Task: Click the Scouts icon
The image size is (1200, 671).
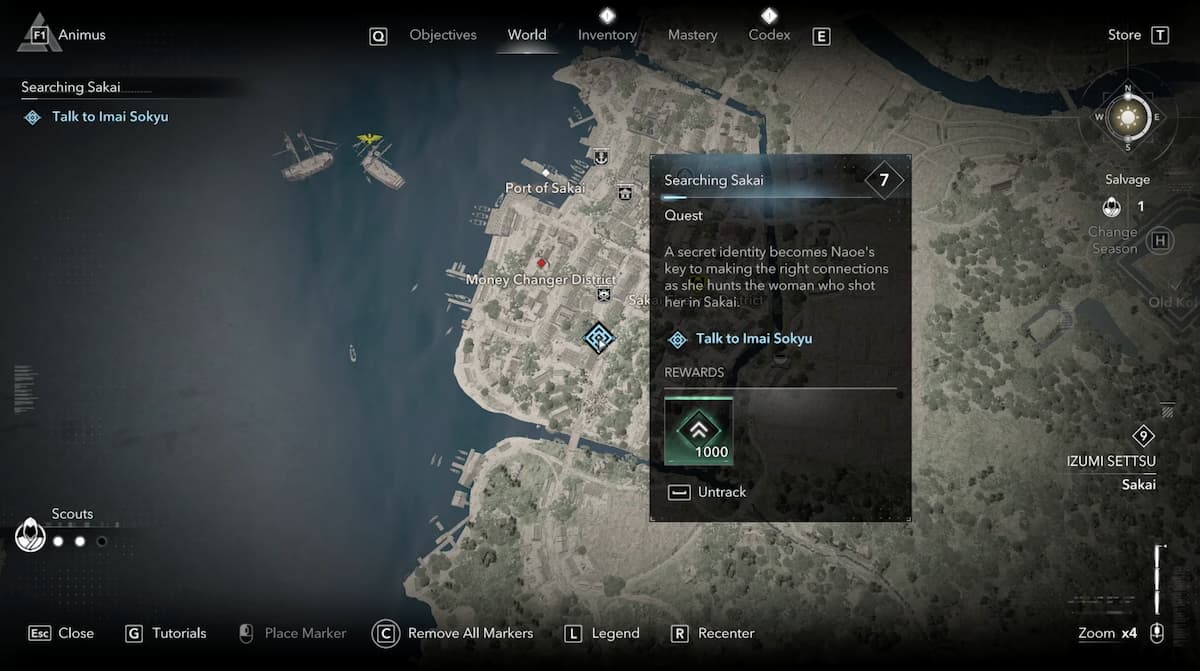Action: [x=31, y=535]
